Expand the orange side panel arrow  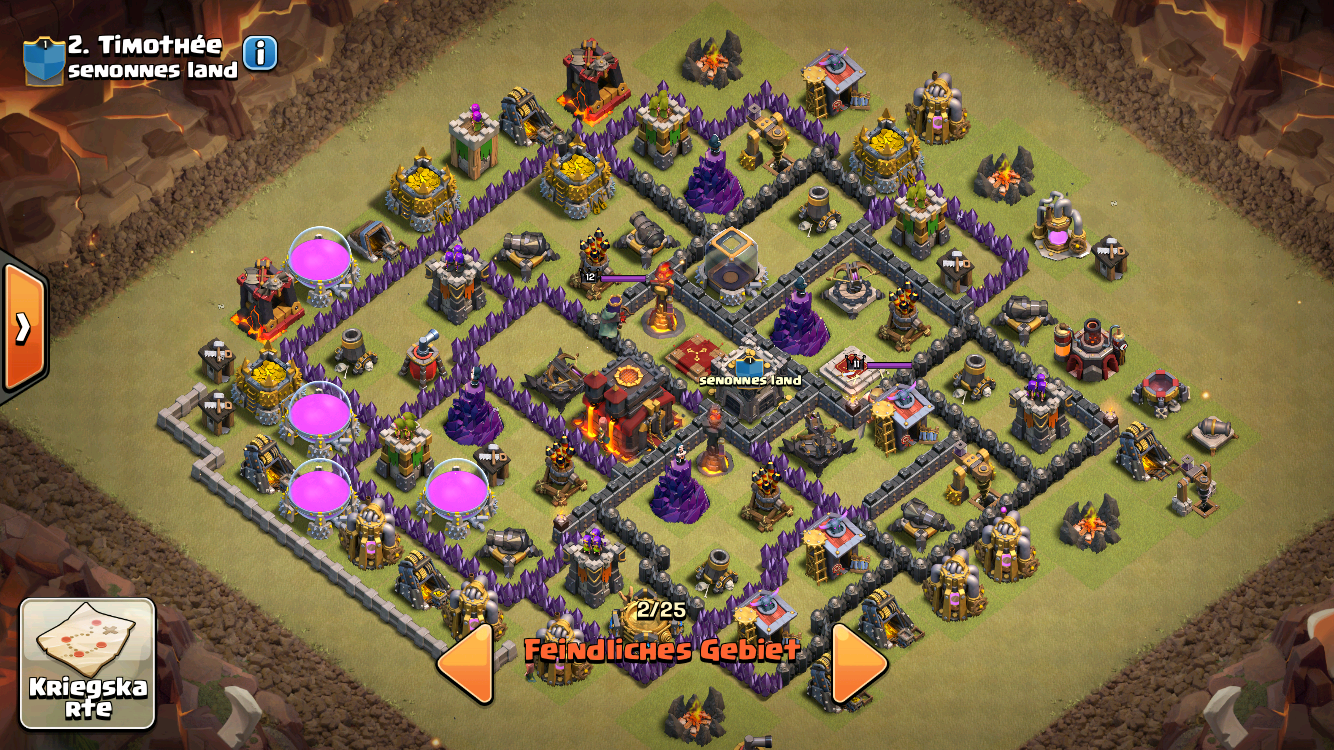point(22,327)
